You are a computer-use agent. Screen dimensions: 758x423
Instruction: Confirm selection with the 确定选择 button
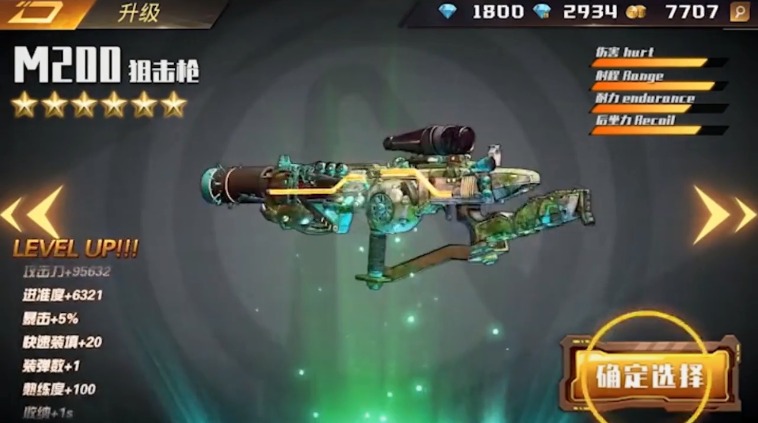click(x=650, y=377)
